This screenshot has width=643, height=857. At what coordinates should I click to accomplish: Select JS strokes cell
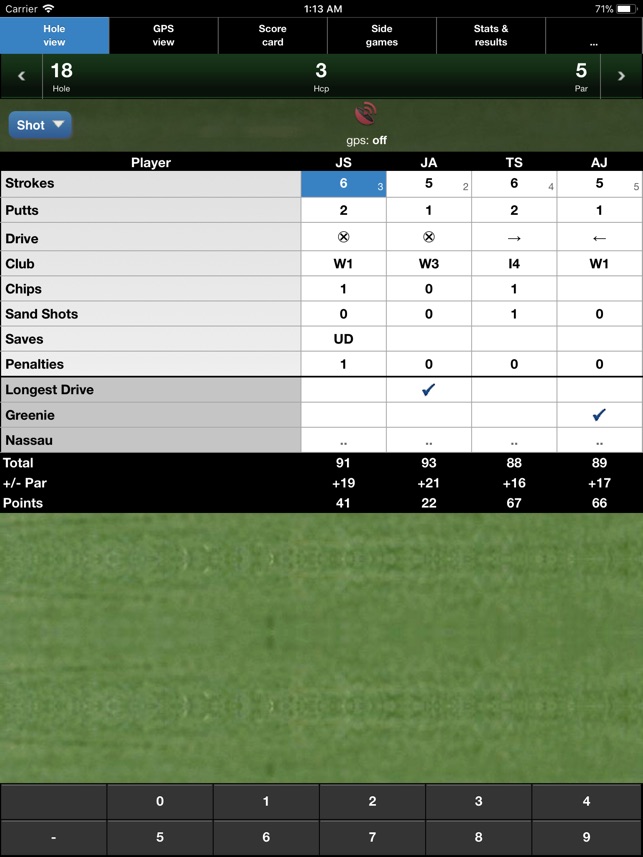(343, 184)
